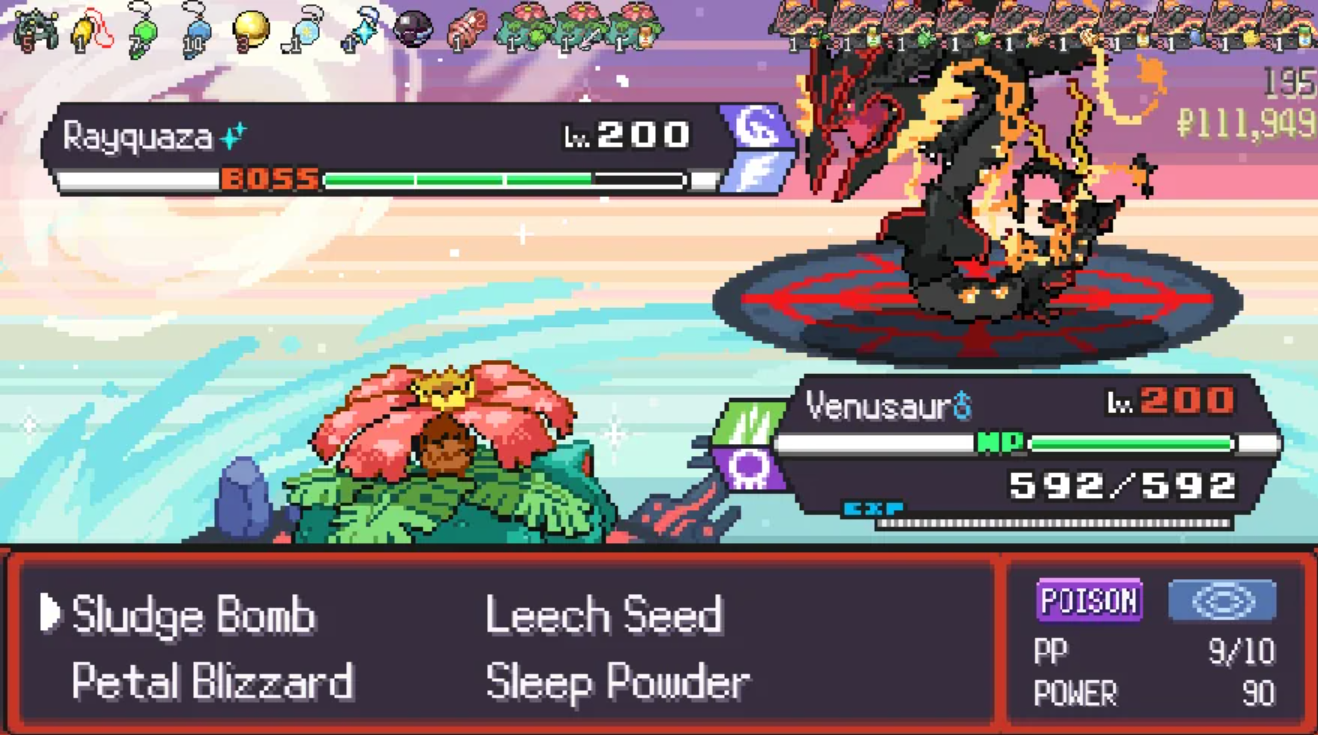Pick the Sleep Powder move

click(x=617, y=682)
